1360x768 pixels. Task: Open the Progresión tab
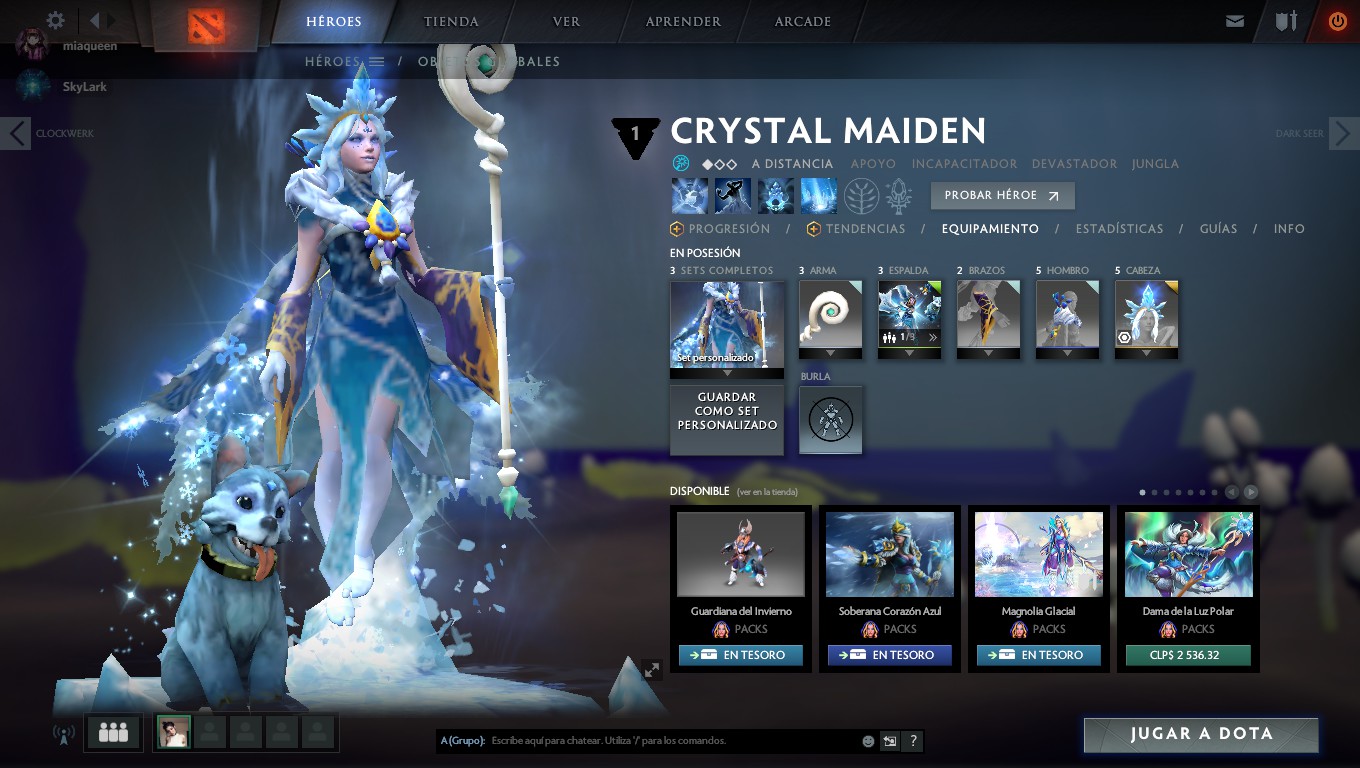point(728,229)
